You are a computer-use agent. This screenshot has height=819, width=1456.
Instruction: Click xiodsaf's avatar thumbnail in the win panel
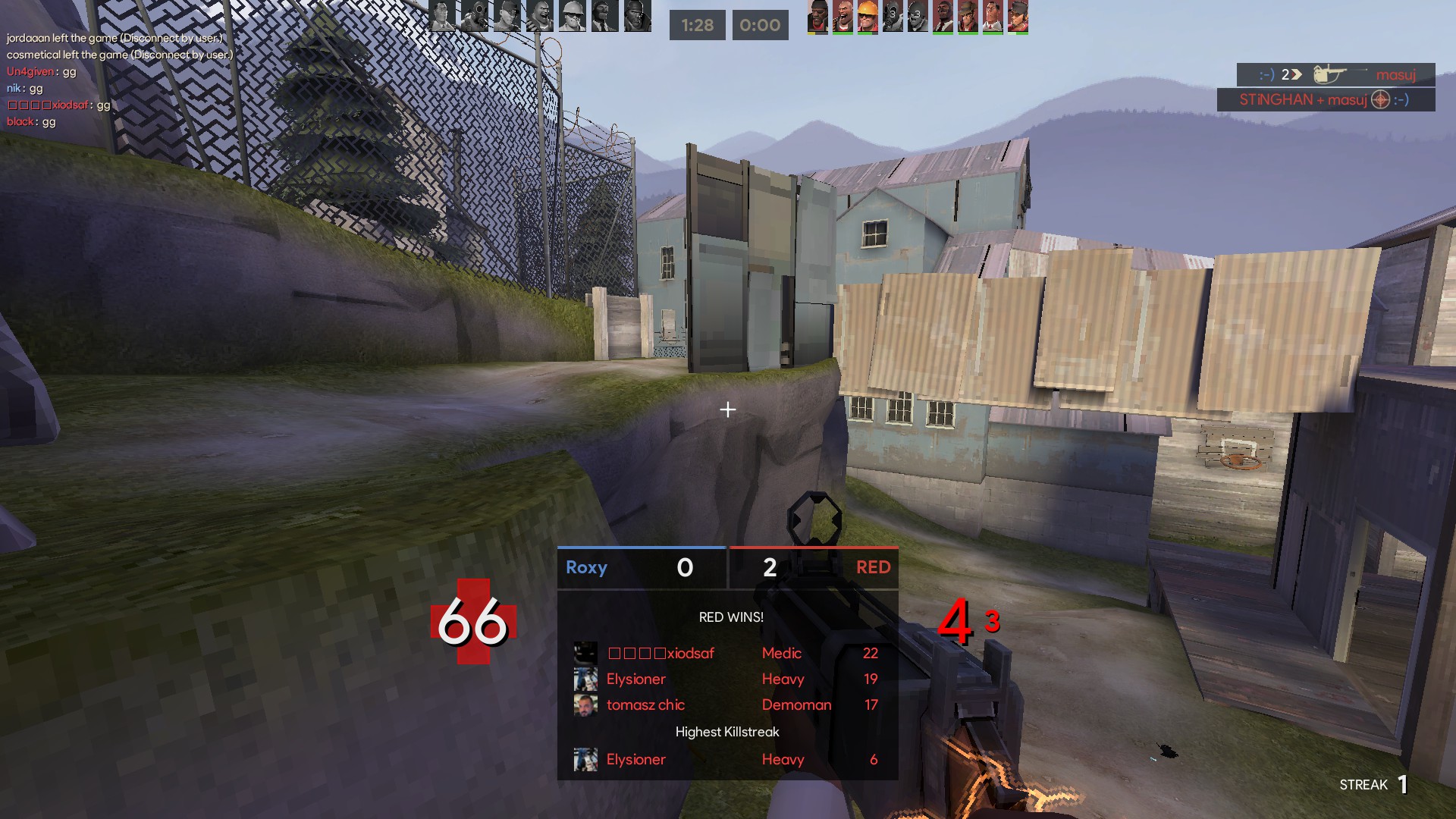(585, 654)
